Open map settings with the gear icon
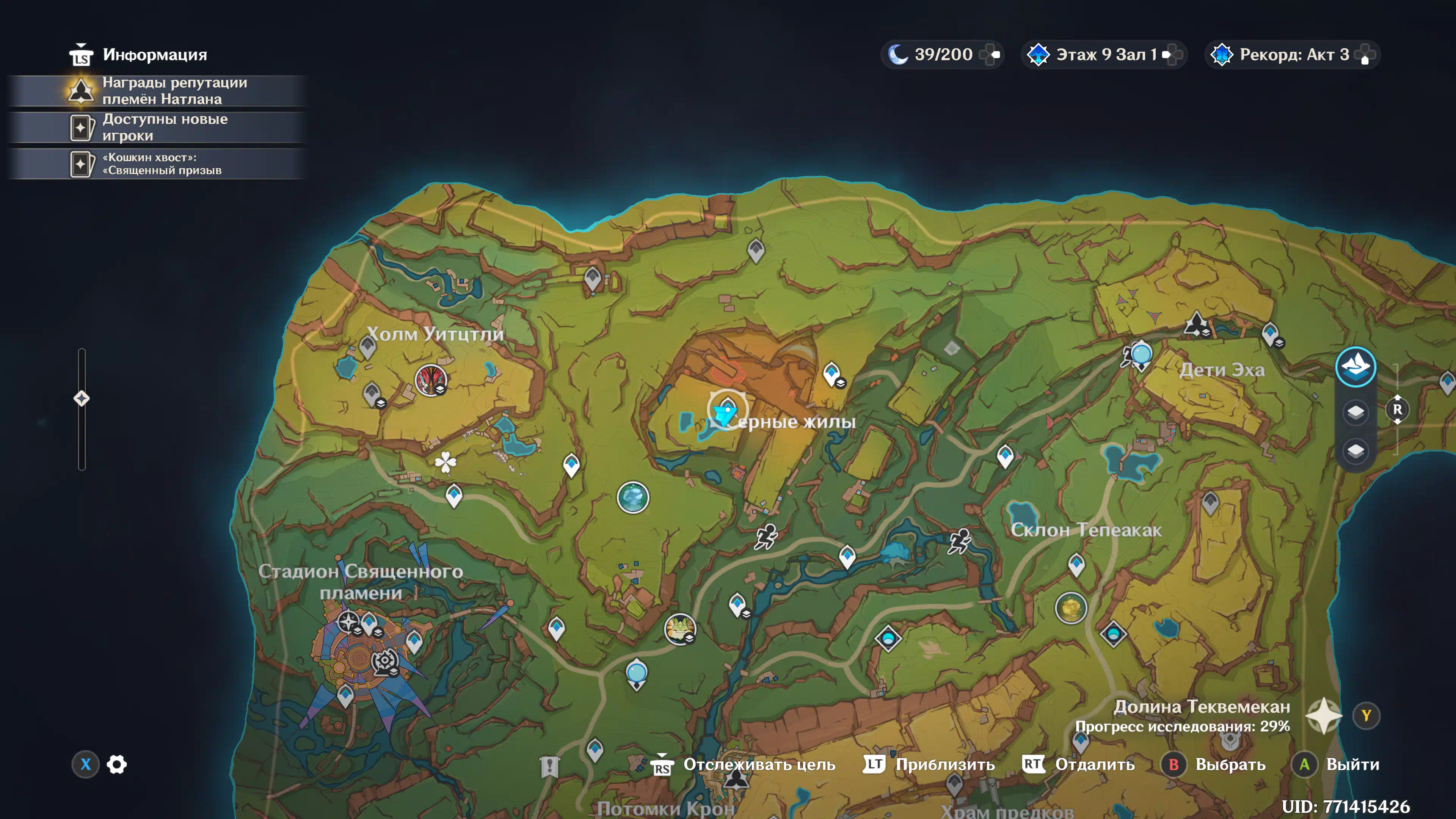1456x819 pixels. coord(116,764)
